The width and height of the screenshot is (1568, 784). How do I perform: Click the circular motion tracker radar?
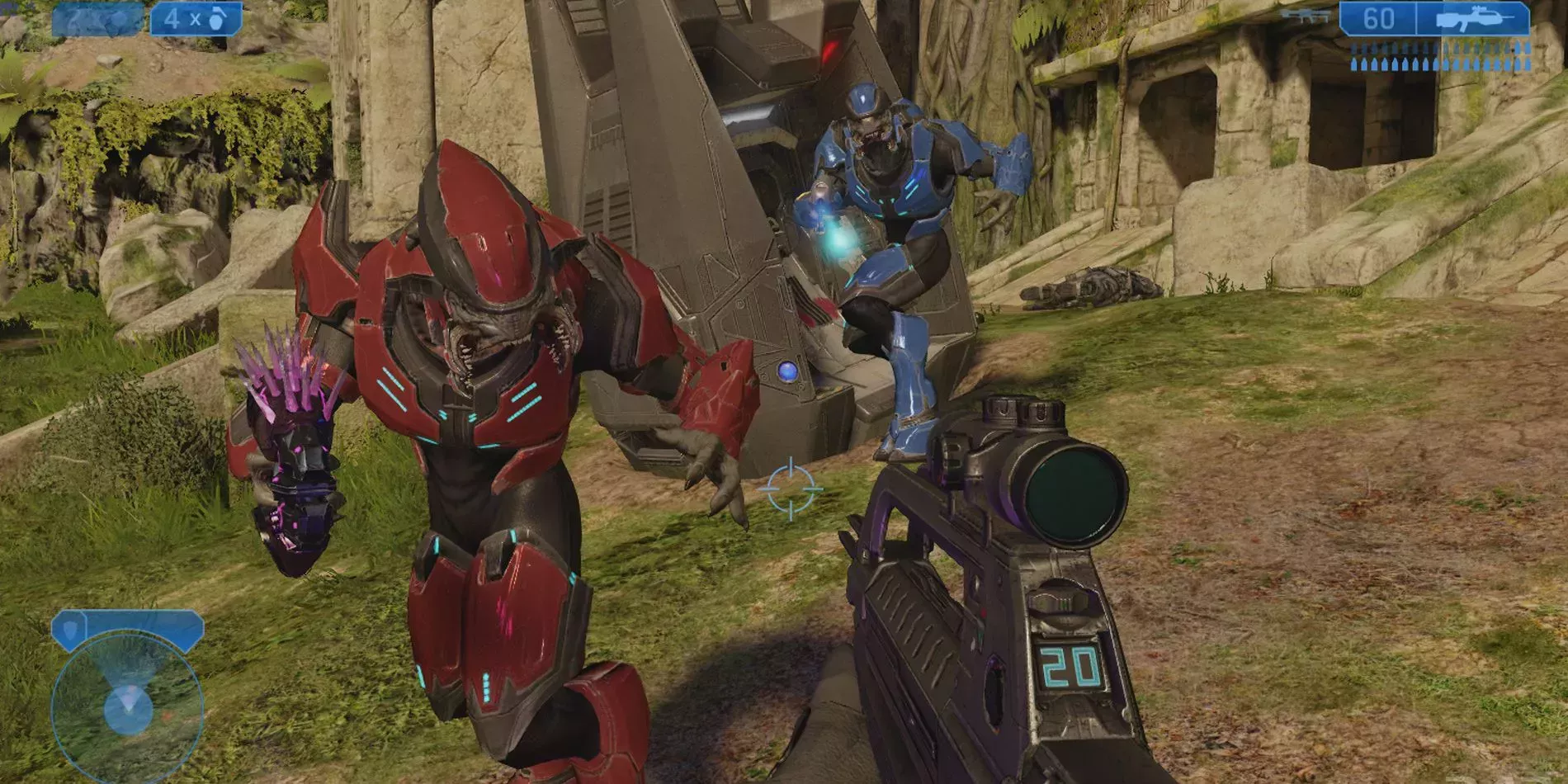[127, 708]
